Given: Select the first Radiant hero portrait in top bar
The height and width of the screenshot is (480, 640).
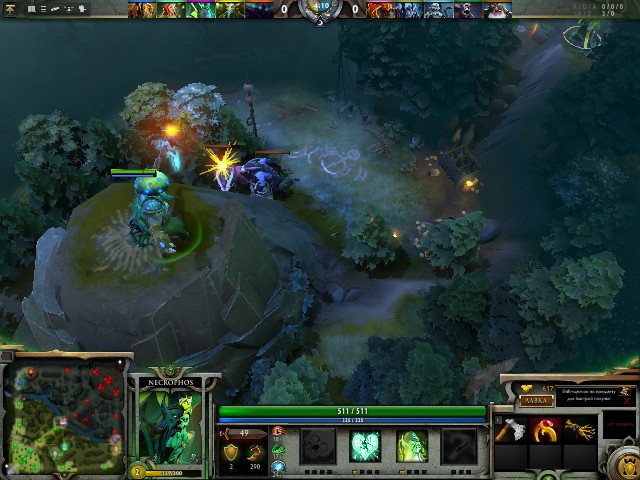Looking at the screenshot, I should (x=141, y=10).
